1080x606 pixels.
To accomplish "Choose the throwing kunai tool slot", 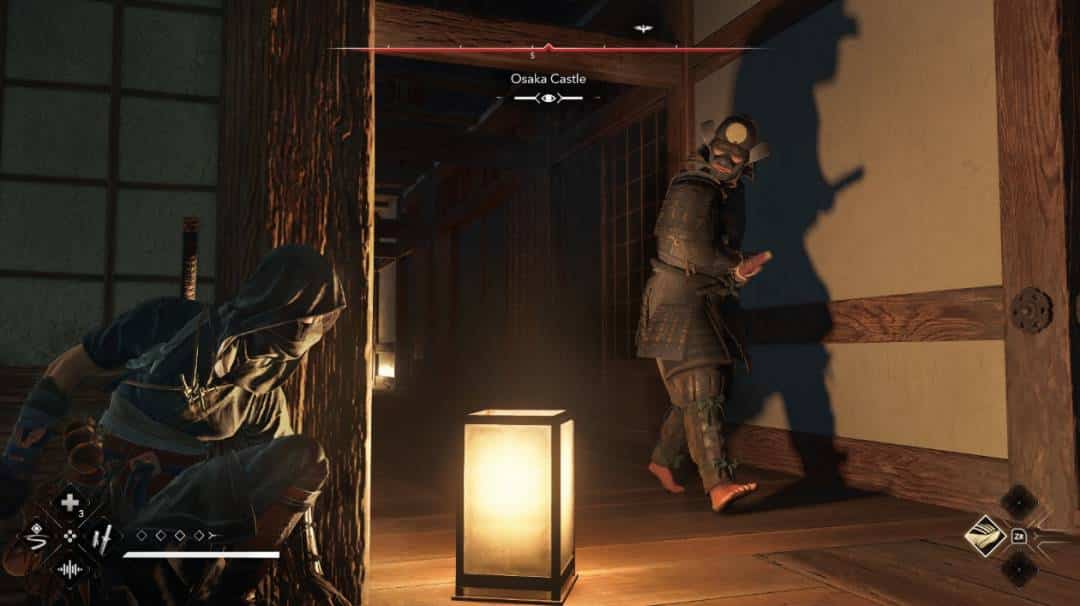I will (x=102, y=537).
